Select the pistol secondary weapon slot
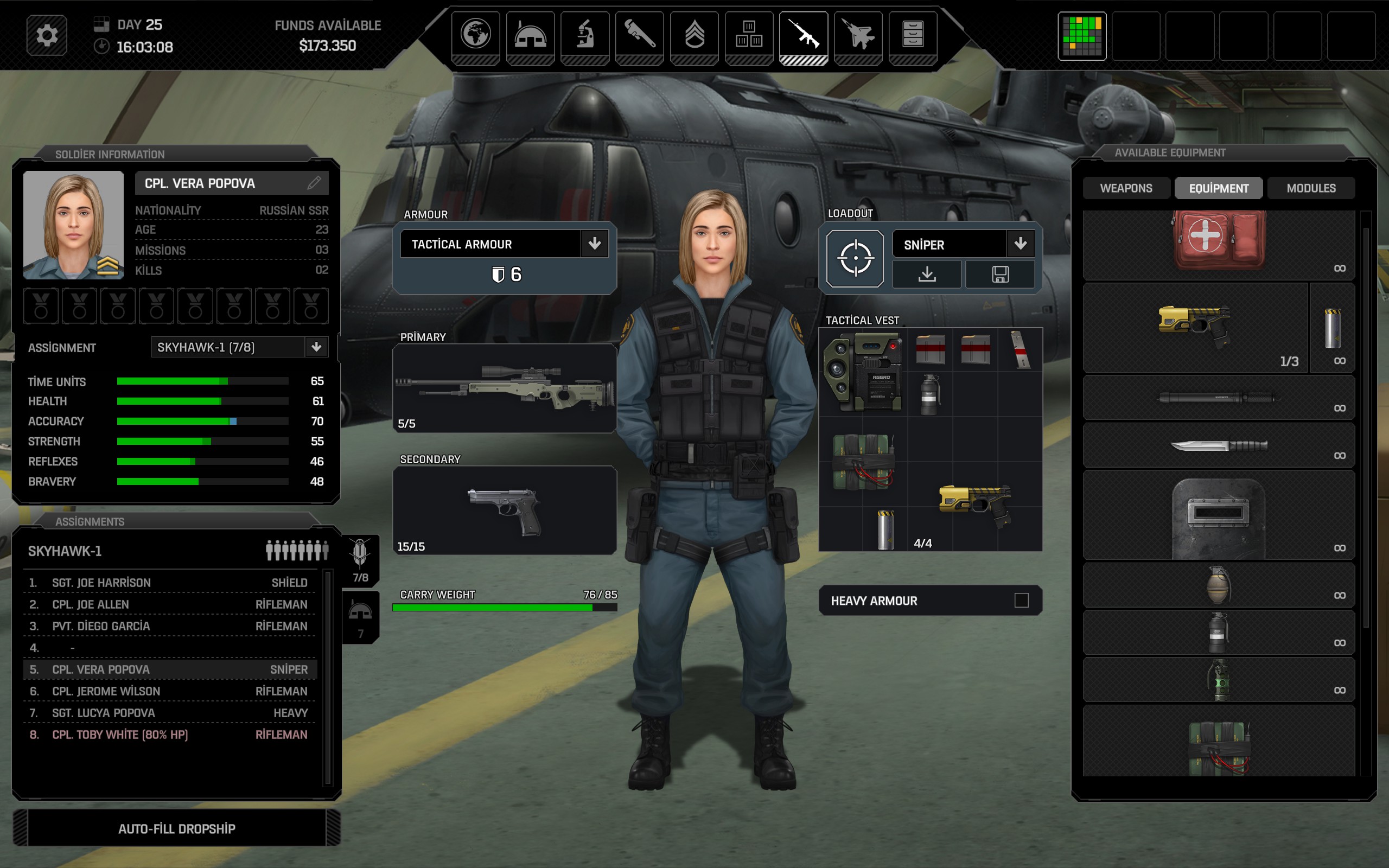This screenshot has width=1389, height=868. 504,510
